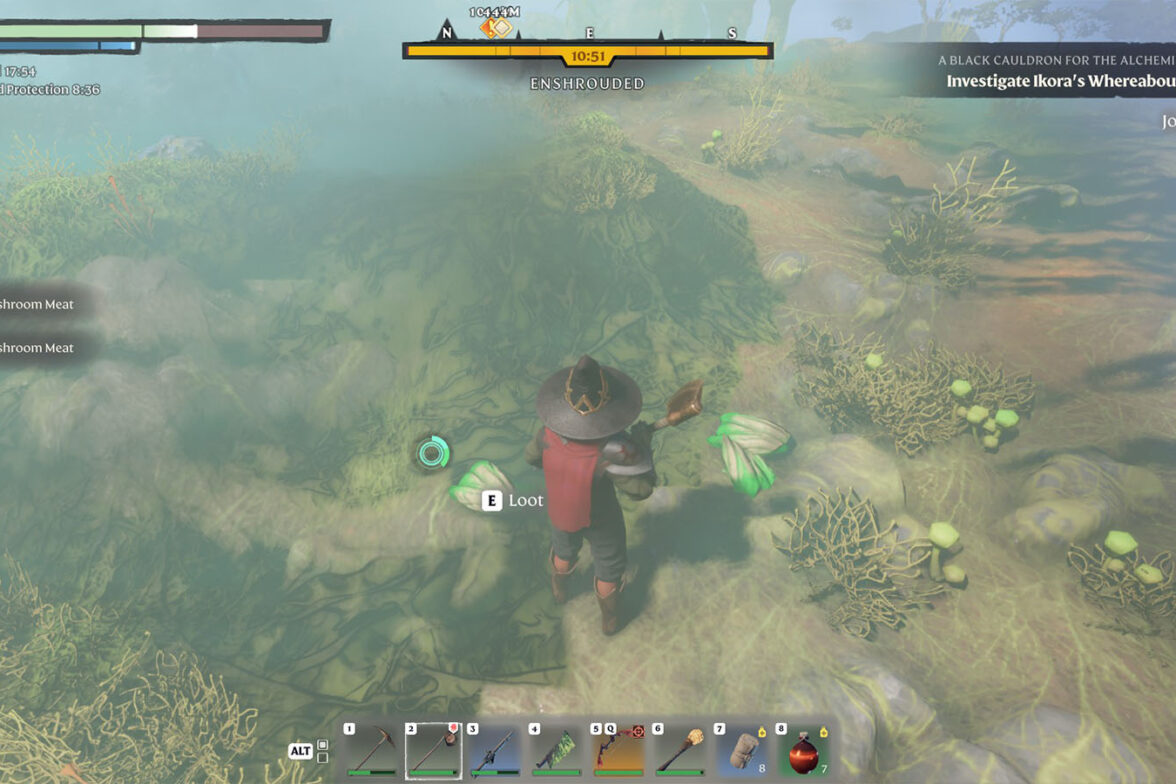1176x784 pixels.
Task: Select the pickaxe in hotbar slot 1
Action: point(372,751)
